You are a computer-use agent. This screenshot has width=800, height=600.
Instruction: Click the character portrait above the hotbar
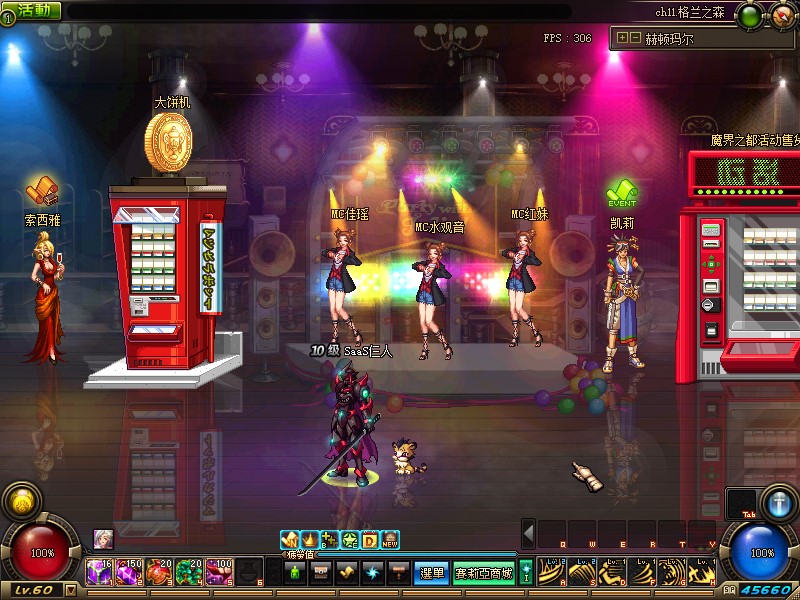pyautogui.click(x=103, y=538)
